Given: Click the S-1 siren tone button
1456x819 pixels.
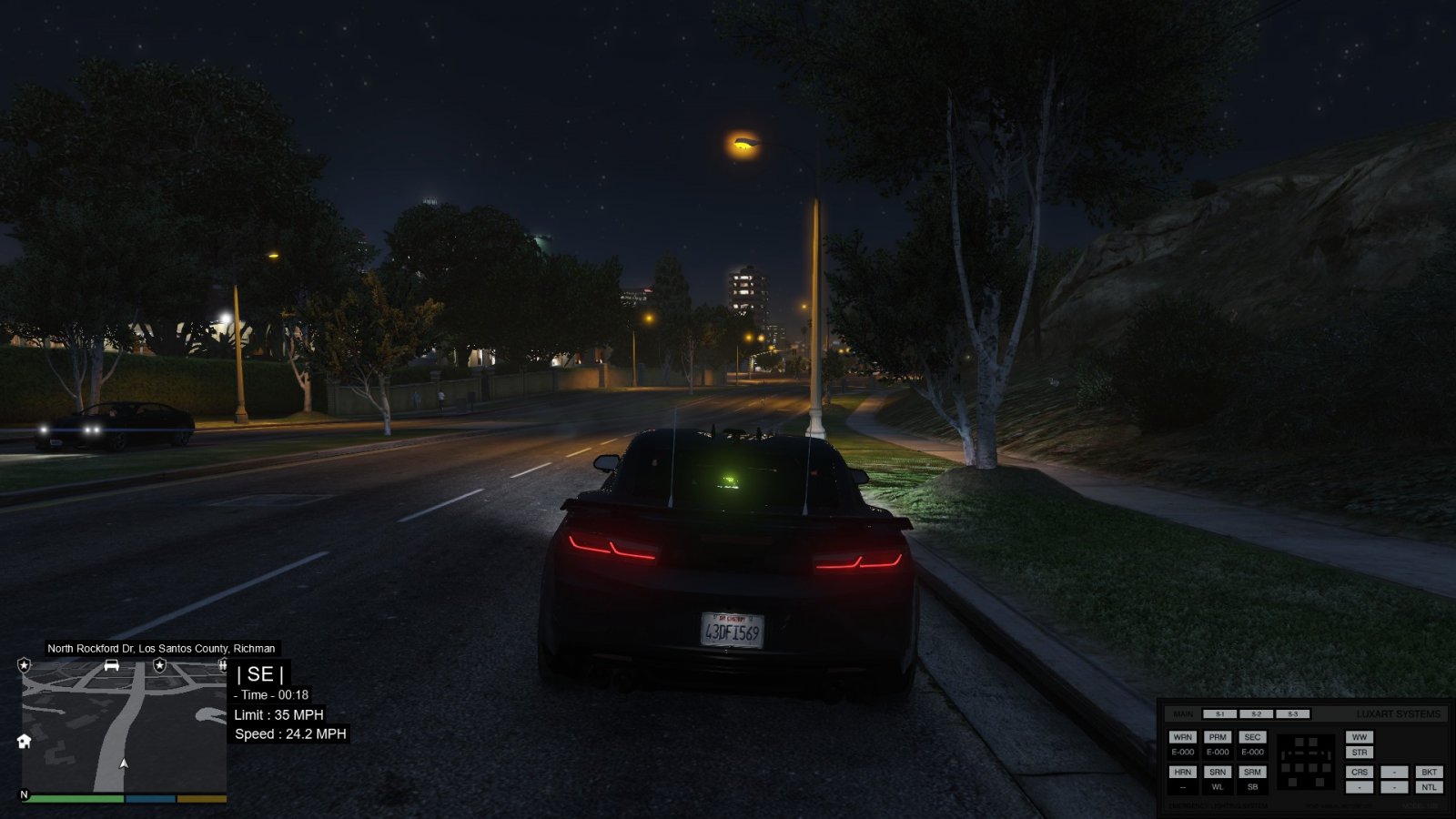Looking at the screenshot, I should [1219, 714].
